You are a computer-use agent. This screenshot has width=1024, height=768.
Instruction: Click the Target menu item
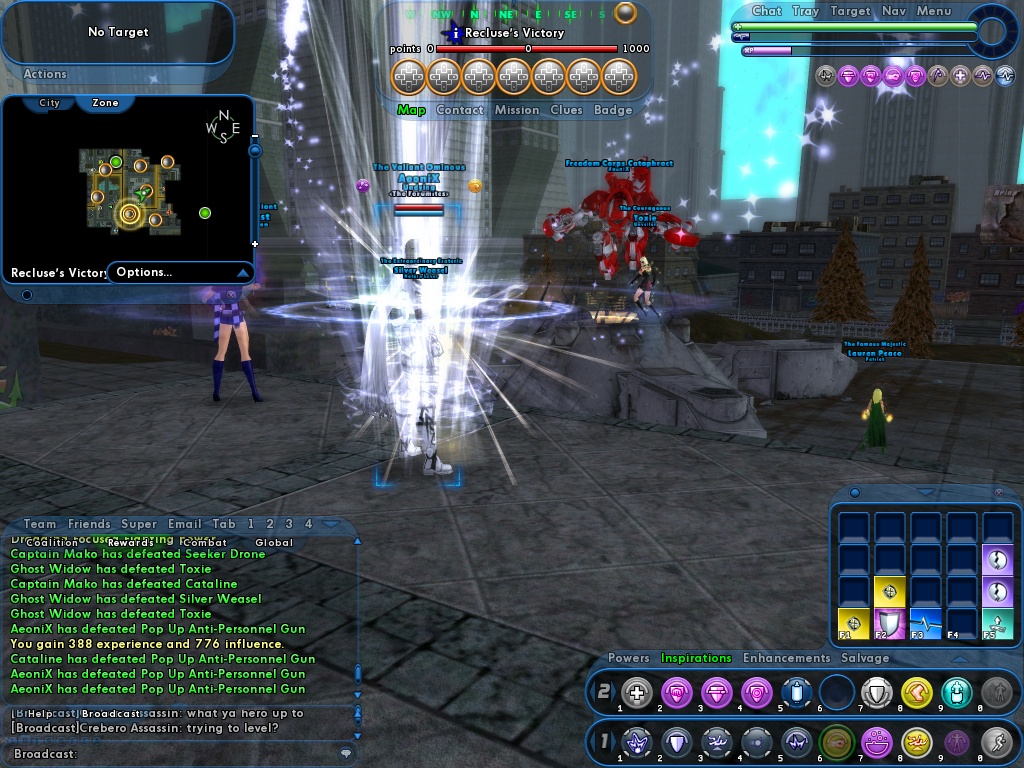point(850,11)
